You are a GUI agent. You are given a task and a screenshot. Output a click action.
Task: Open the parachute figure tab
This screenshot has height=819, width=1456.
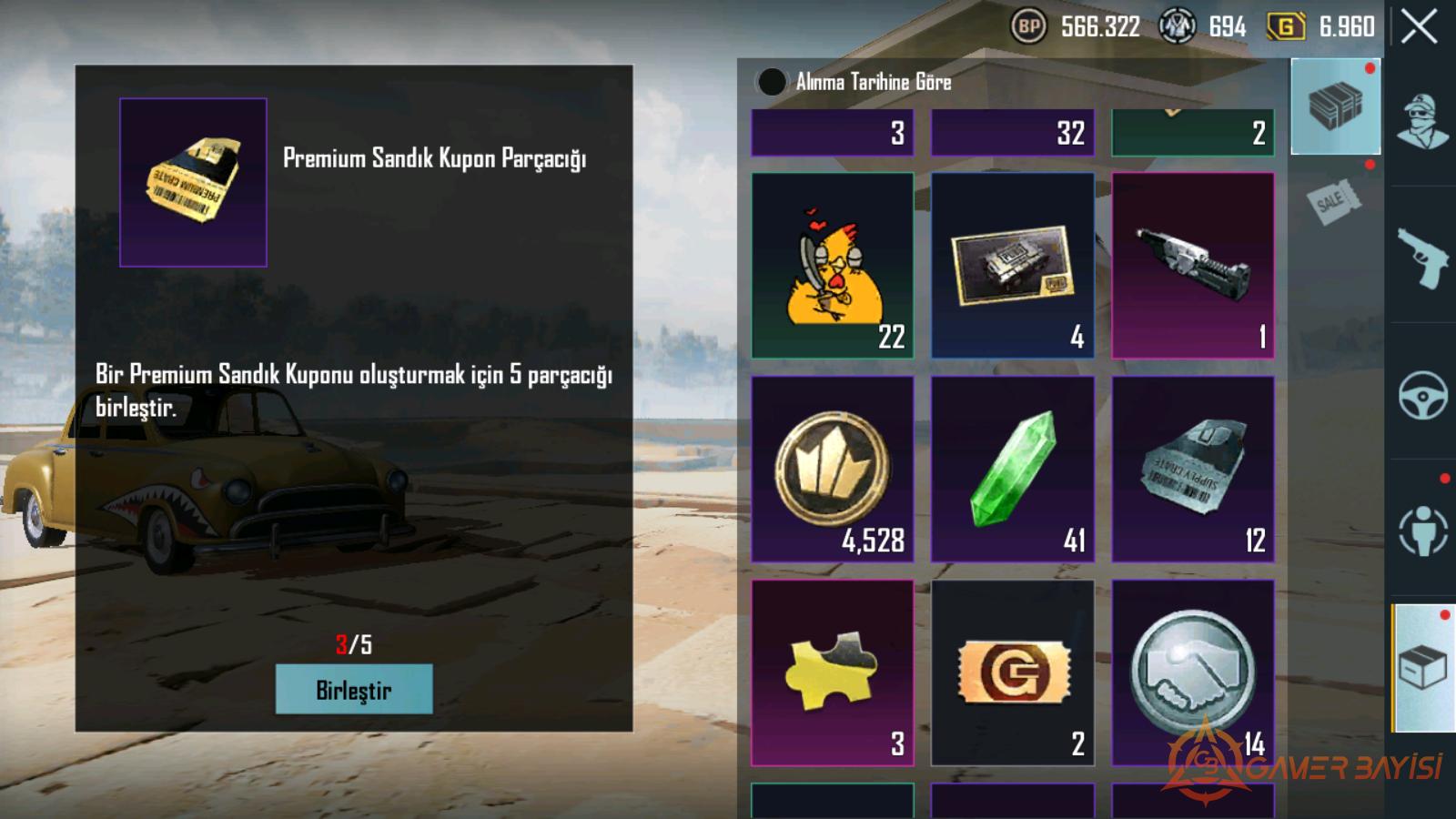tap(1422, 531)
